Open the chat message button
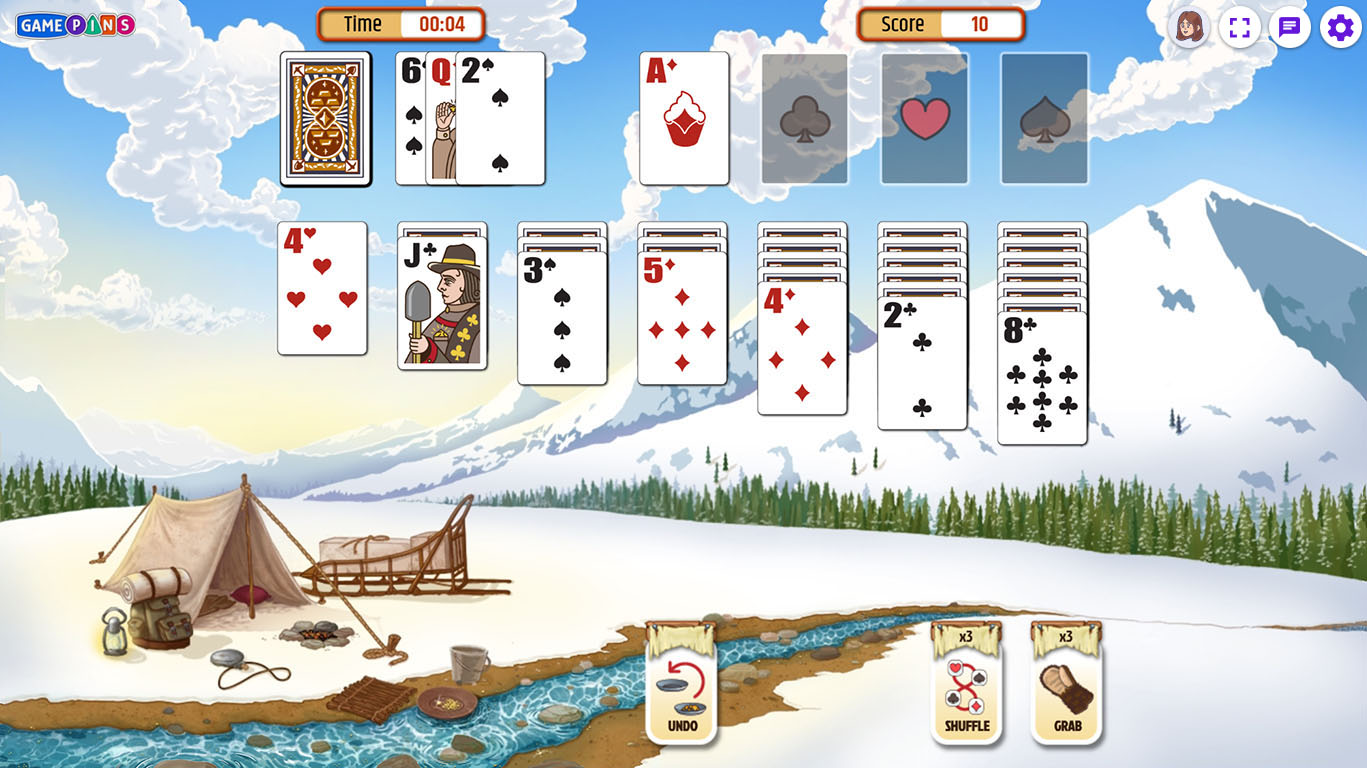The width and height of the screenshot is (1367, 768). tap(1289, 27)
